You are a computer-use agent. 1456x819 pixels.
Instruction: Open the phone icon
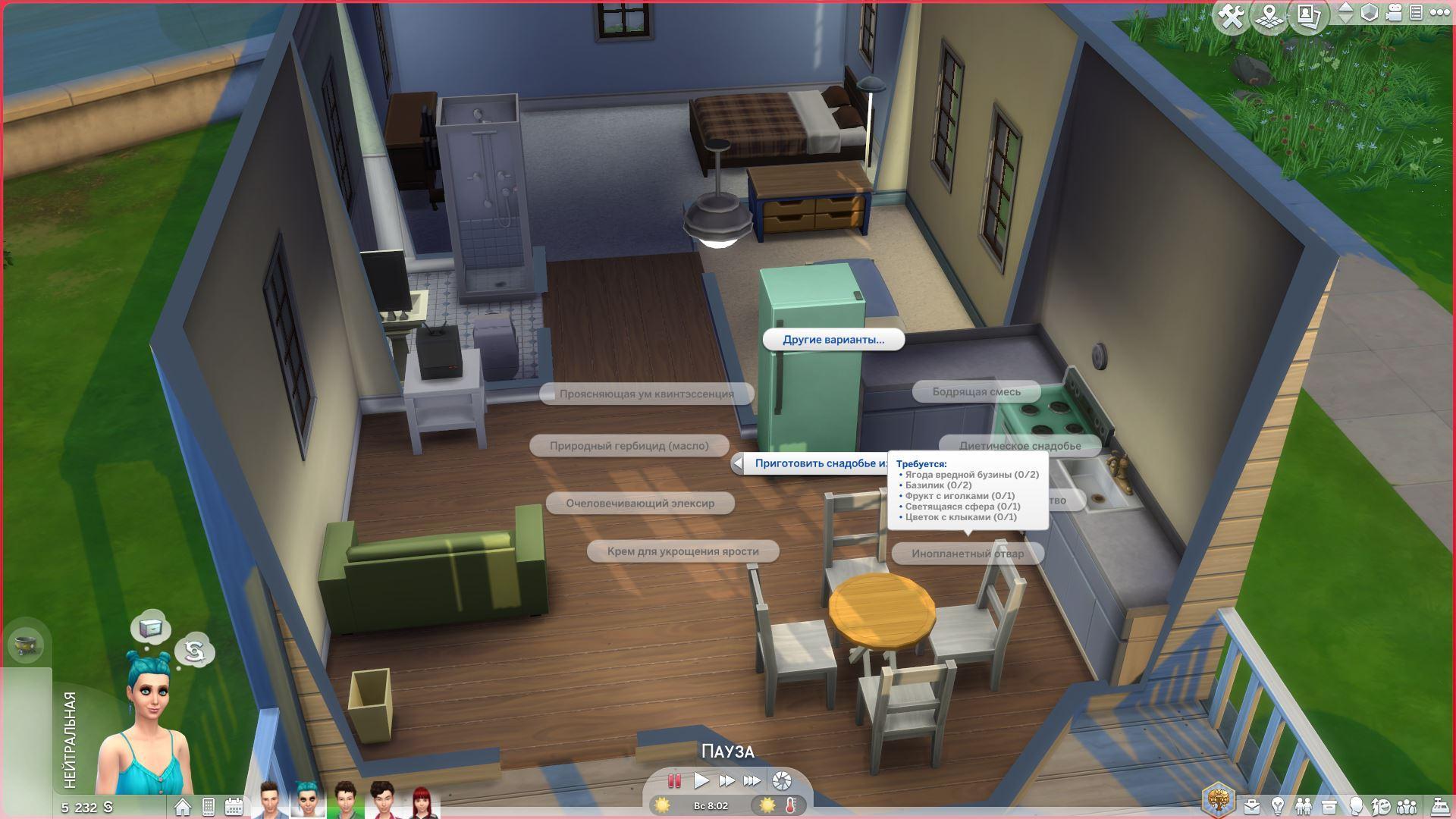(x=209, y=806)
